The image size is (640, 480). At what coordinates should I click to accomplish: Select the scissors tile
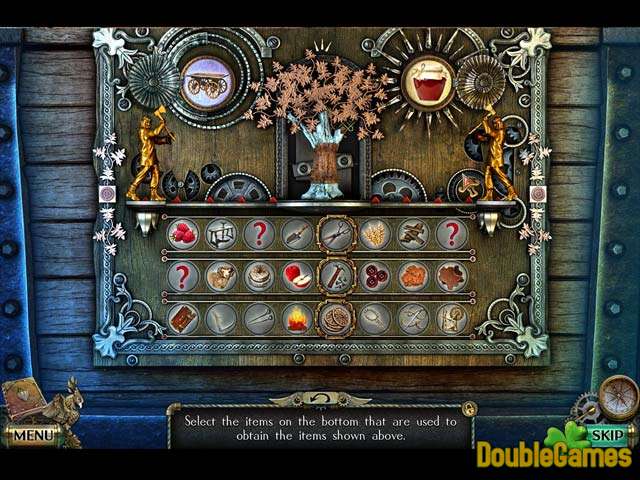click(336, 234)
